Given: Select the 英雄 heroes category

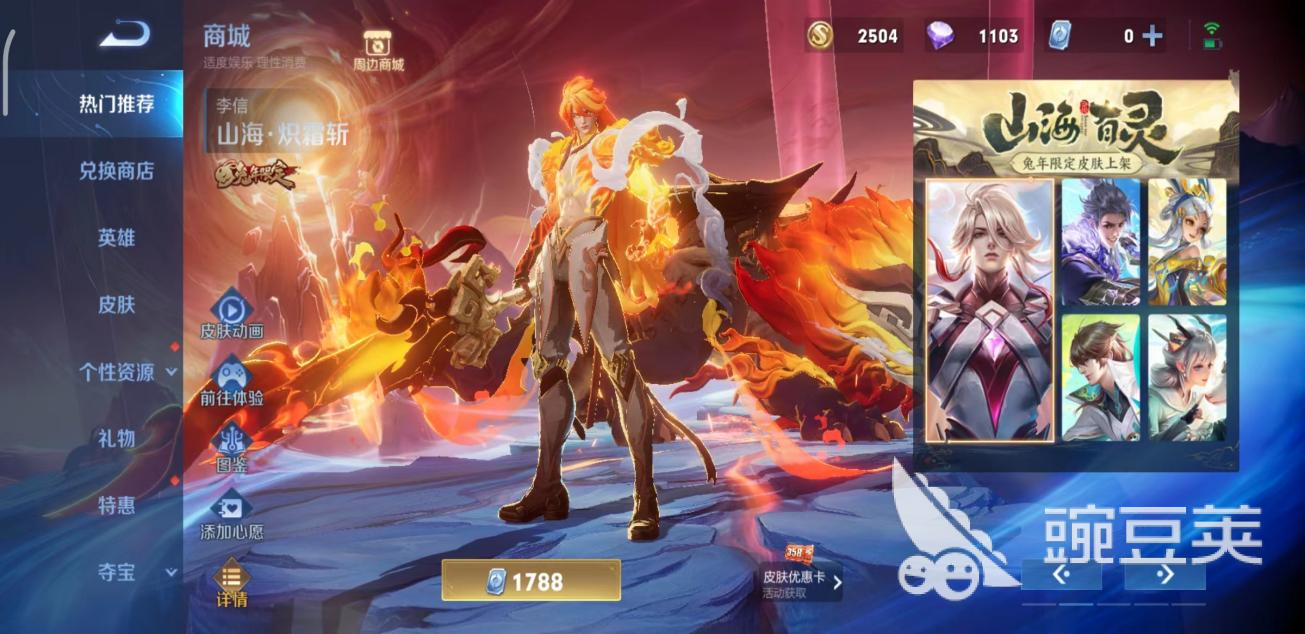Looking at the screenshot, I should 116,238.
